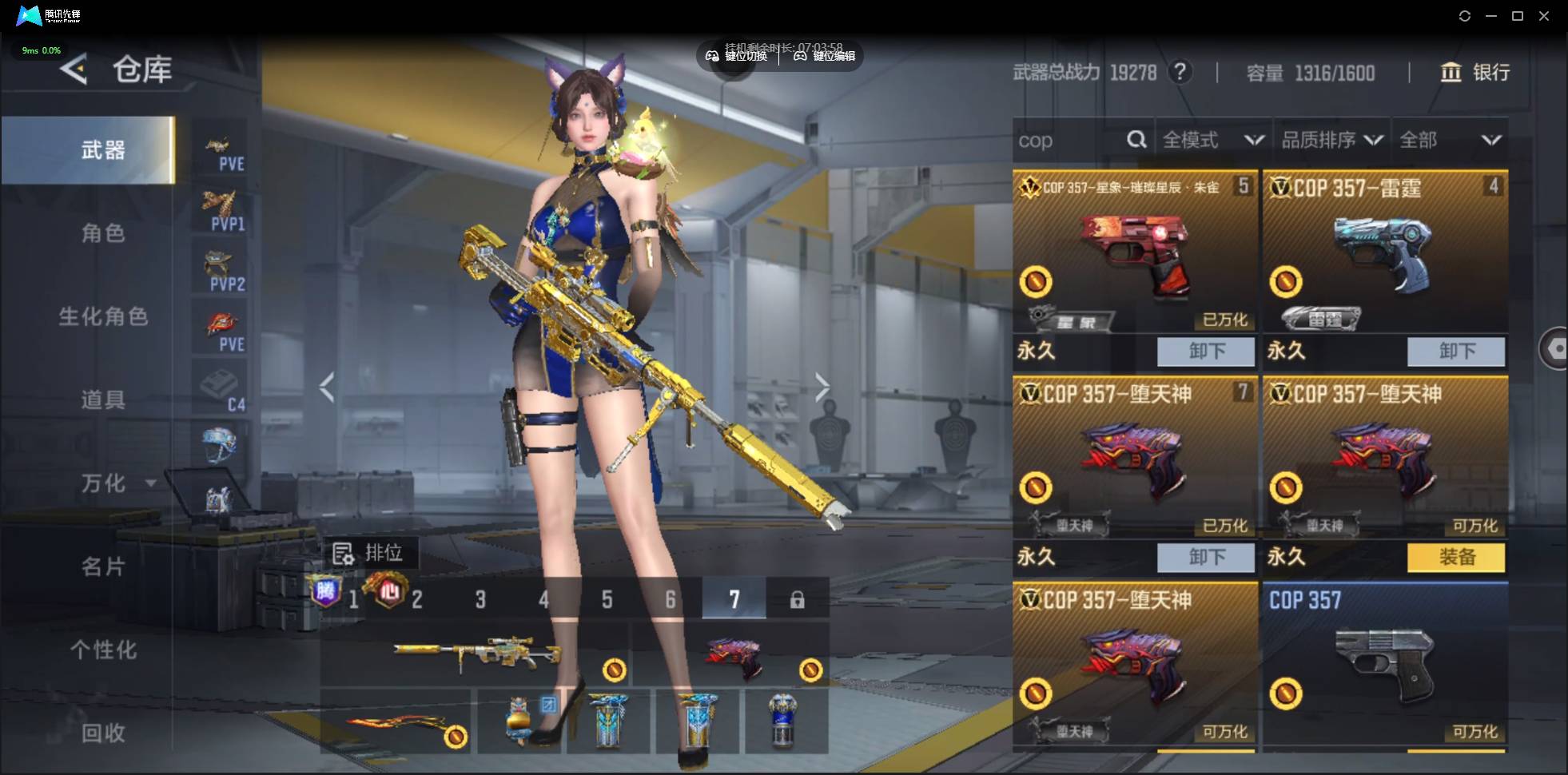Open the 品质排序 sort dropdown
Screen dimensions: 1568x775
coord(1331,141)
